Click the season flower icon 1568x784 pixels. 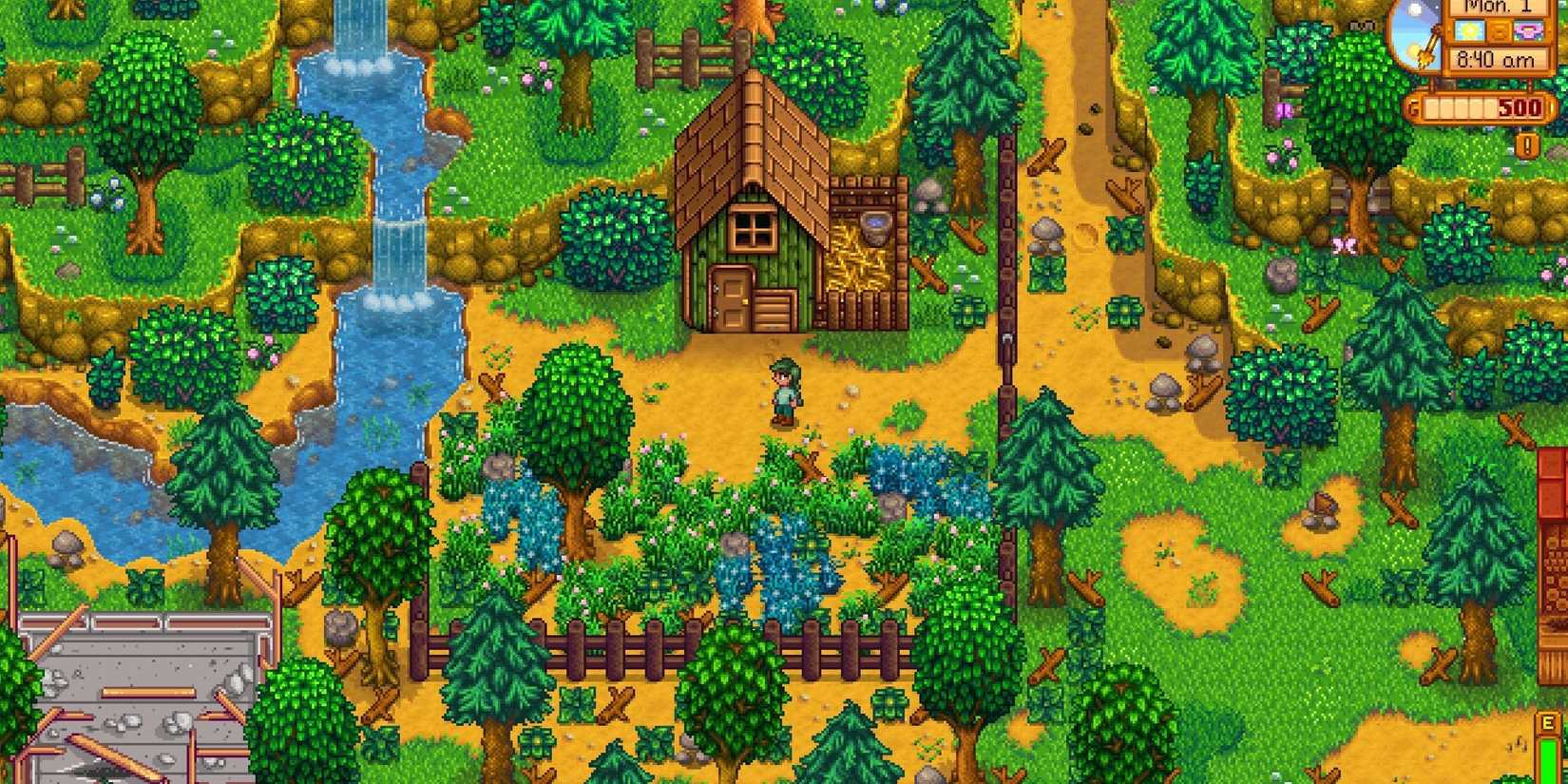pyautogui.click(x=1527, y=30)
